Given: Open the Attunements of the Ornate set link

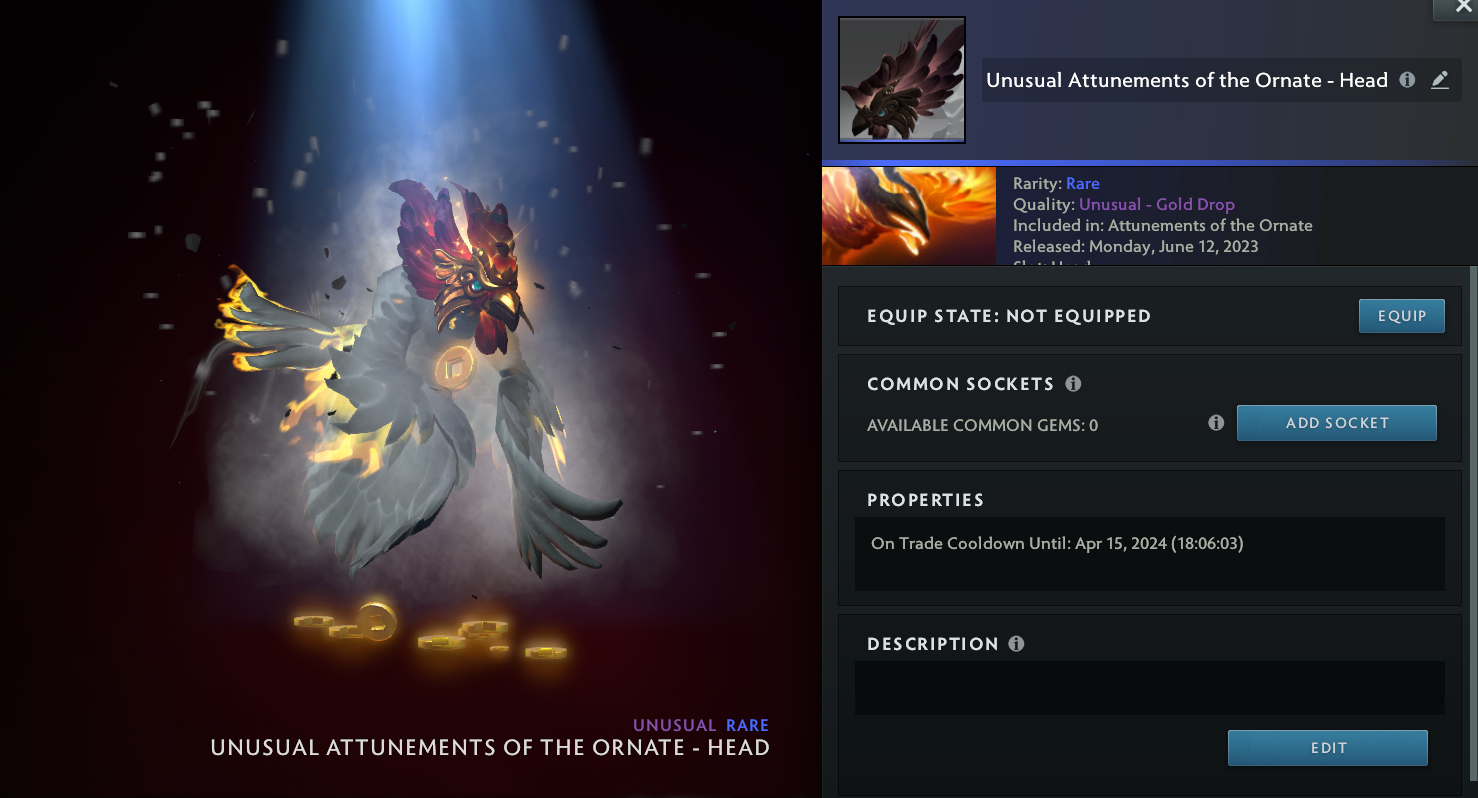Looking at the screenshot, I should click(x=1210, y=225).
